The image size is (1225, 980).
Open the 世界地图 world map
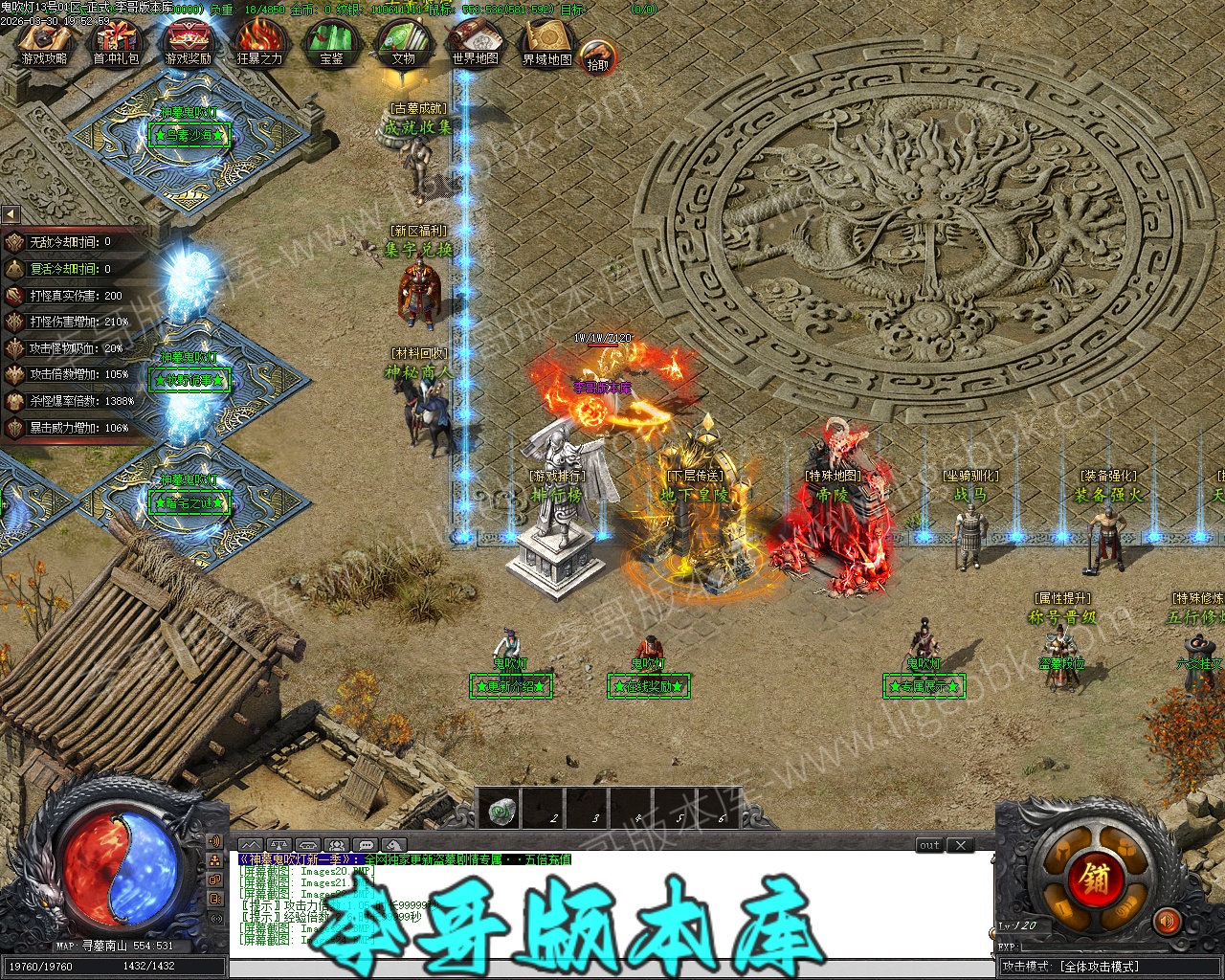pyautogui.click(x=476, y=42)
